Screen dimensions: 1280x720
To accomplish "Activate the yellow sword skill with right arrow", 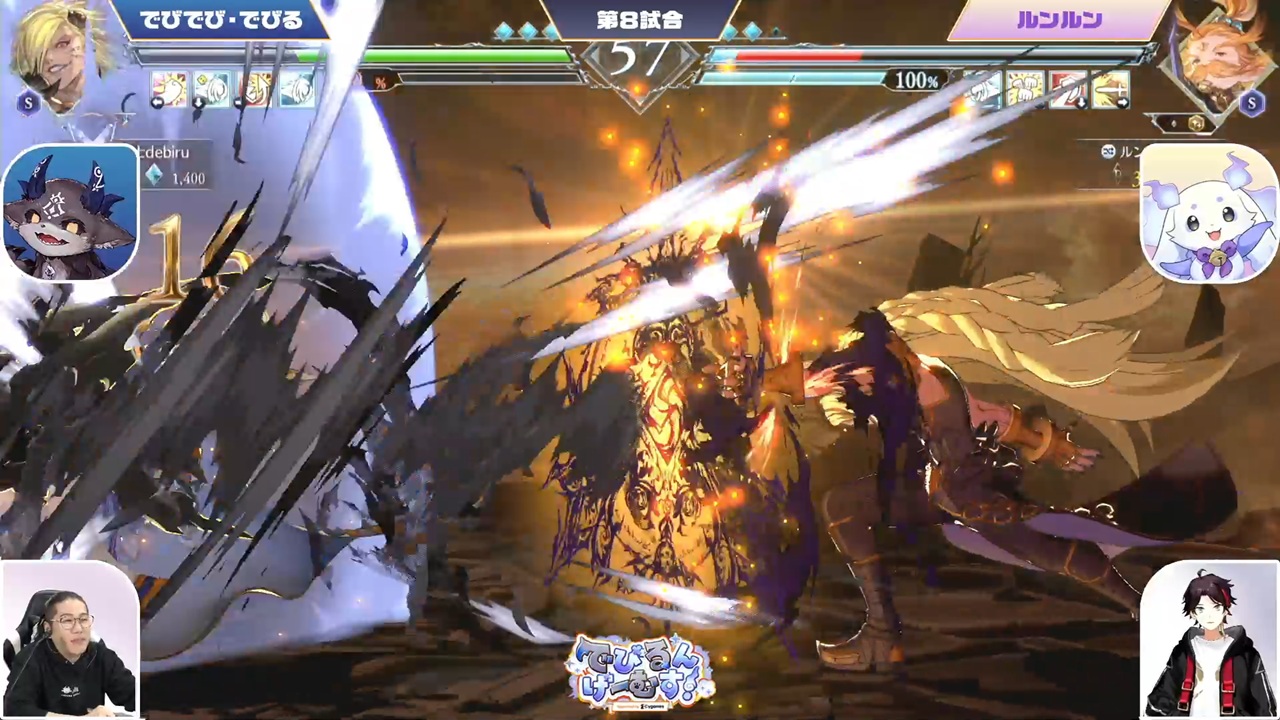I will (x=1111, y=89).
